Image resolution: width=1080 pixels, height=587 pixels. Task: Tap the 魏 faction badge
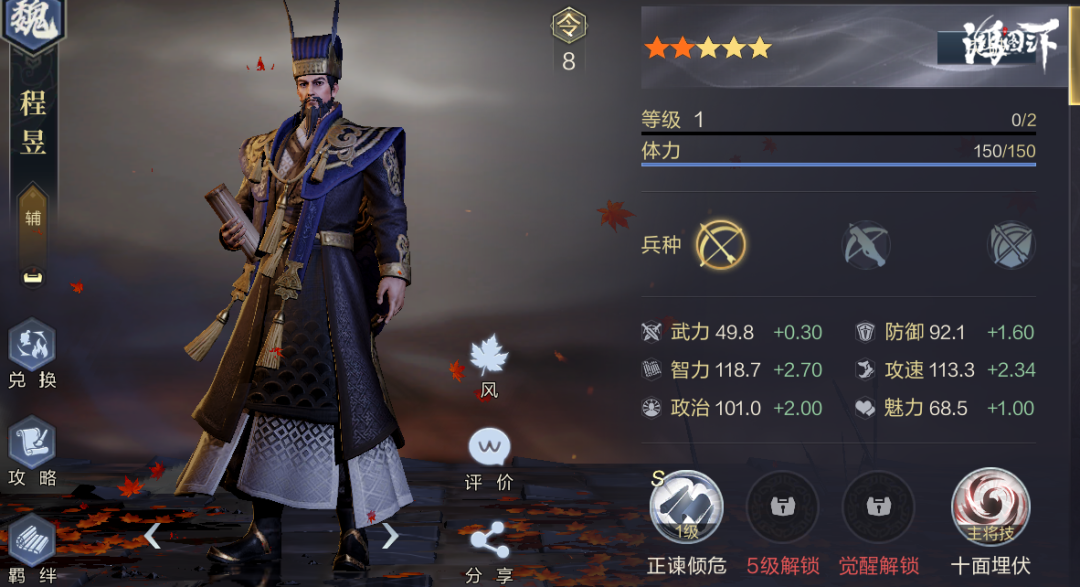33,23
